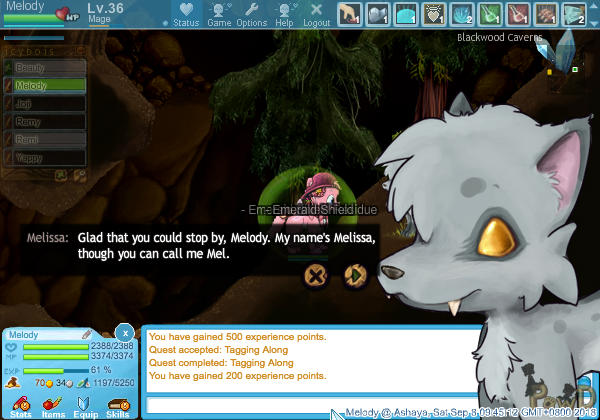Close the dialogue with the X button

point(316,275)
